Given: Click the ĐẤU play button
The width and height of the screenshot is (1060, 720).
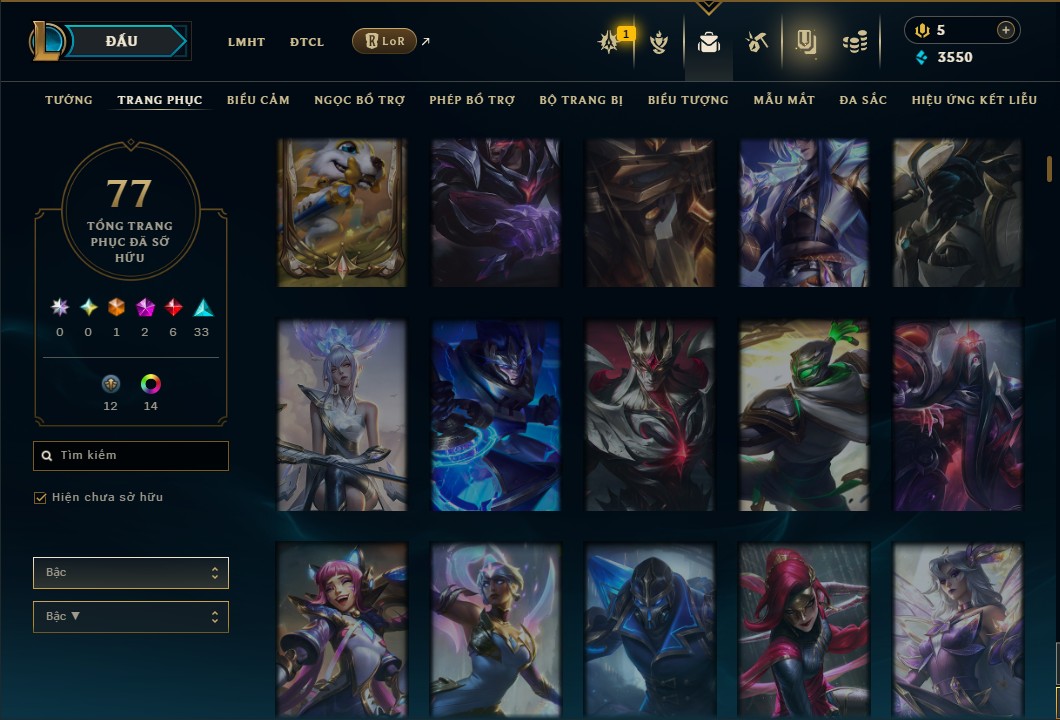Looking at the screenshot, I should click(121, 41).
